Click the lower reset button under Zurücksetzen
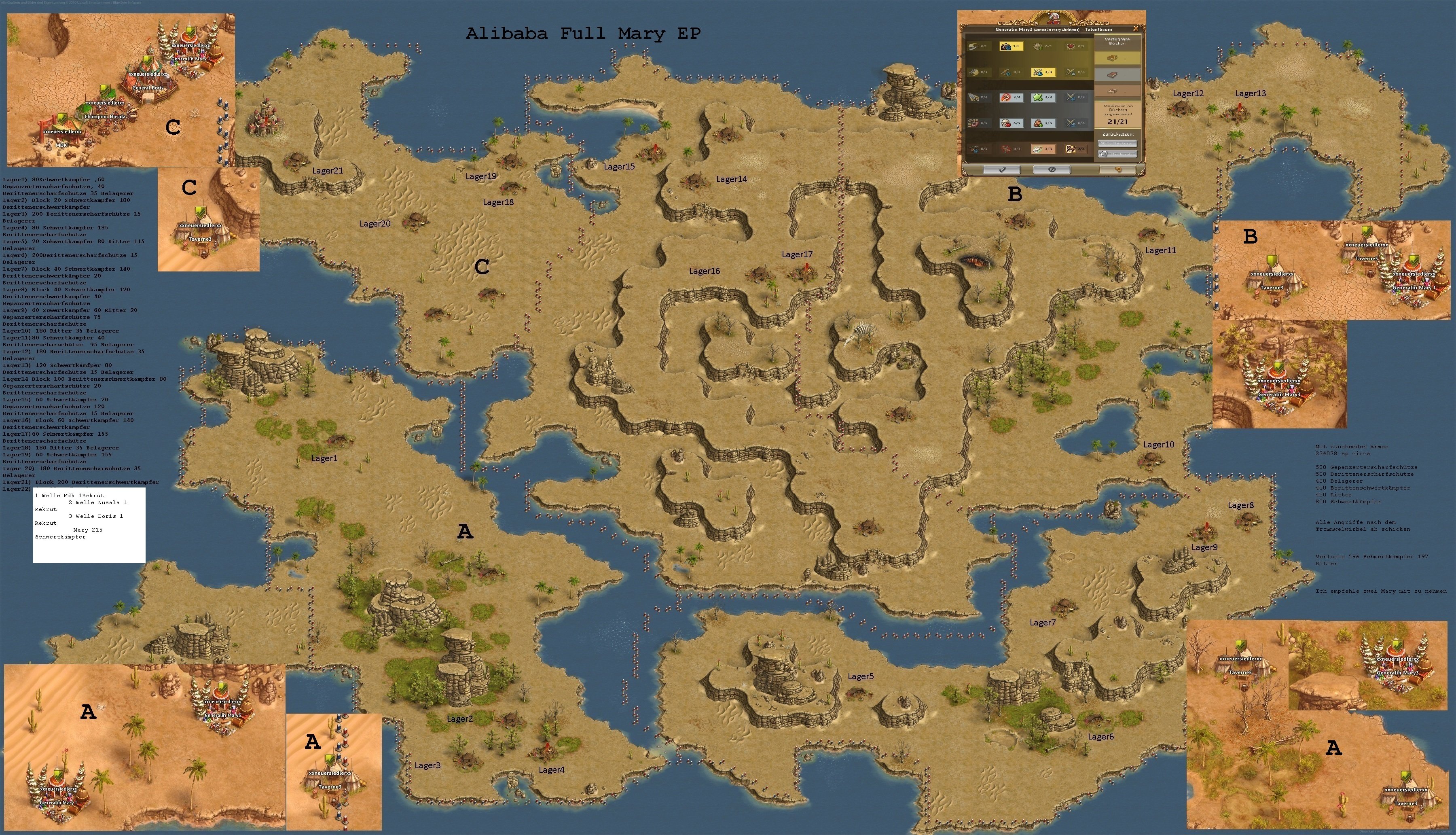 (1117, 154)
